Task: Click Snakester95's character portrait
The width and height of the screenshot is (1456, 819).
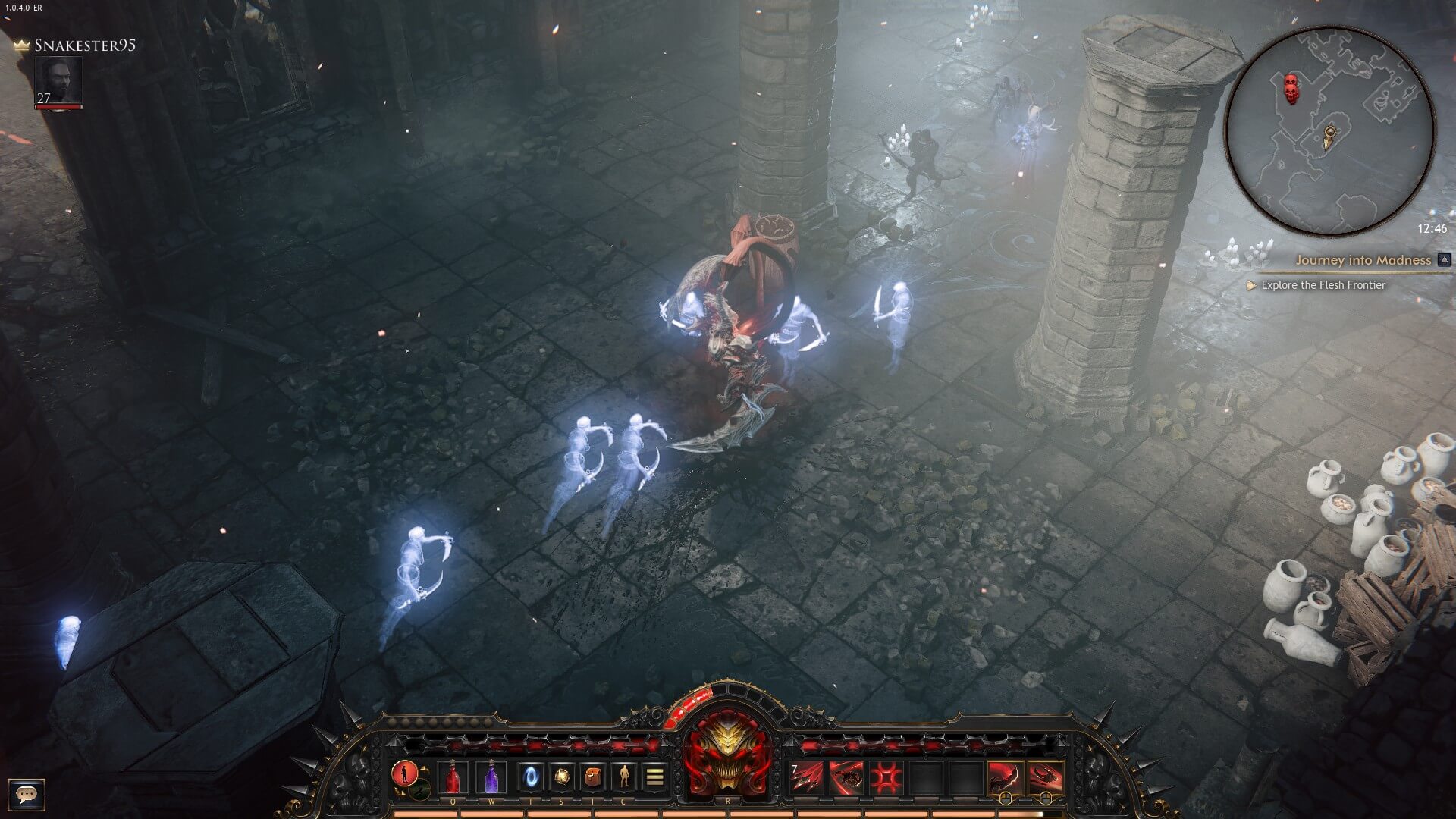Action: coord(59,80)
